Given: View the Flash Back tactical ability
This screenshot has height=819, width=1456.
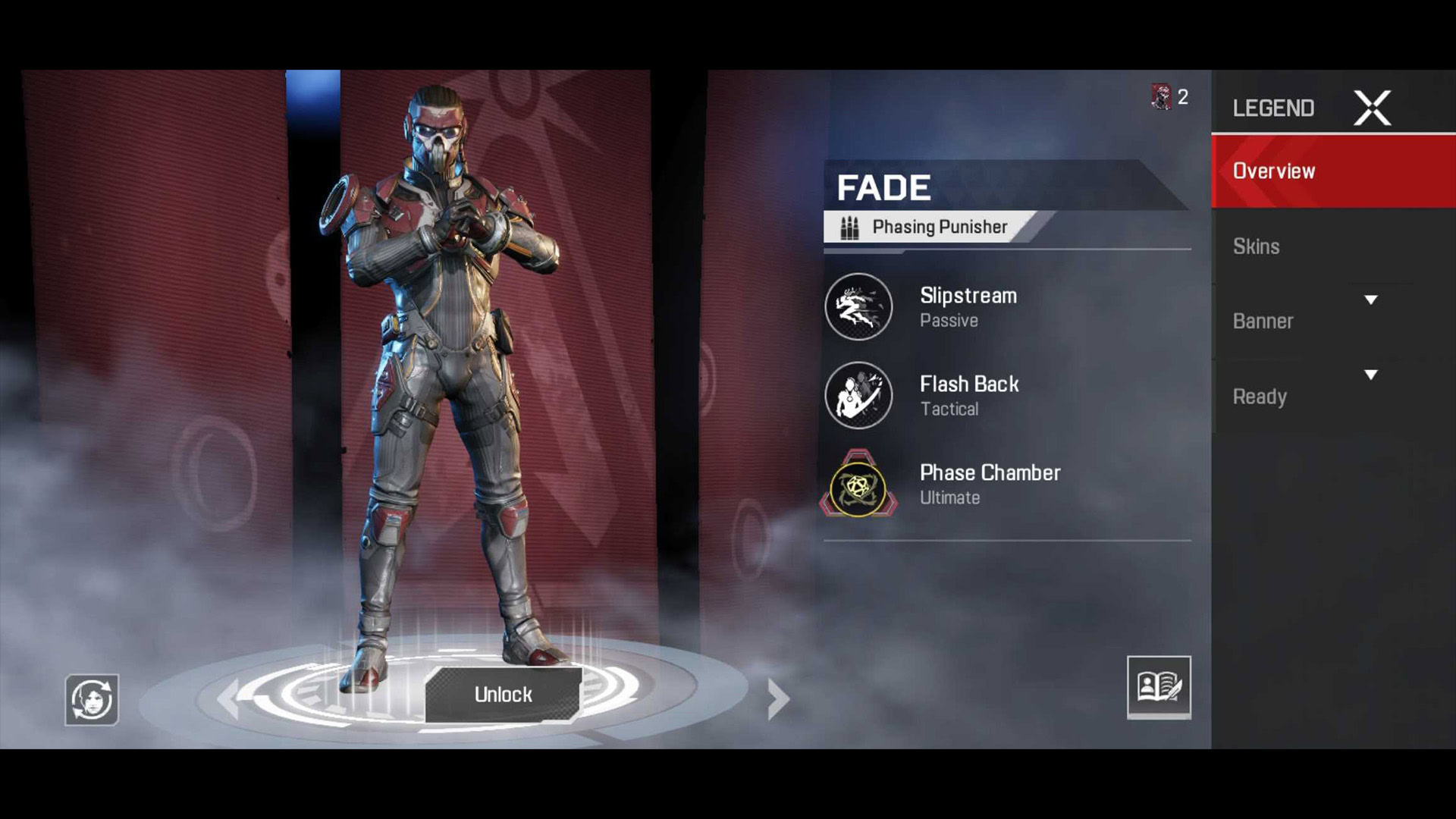Looking at the screenshot, I should click(859, 396).
